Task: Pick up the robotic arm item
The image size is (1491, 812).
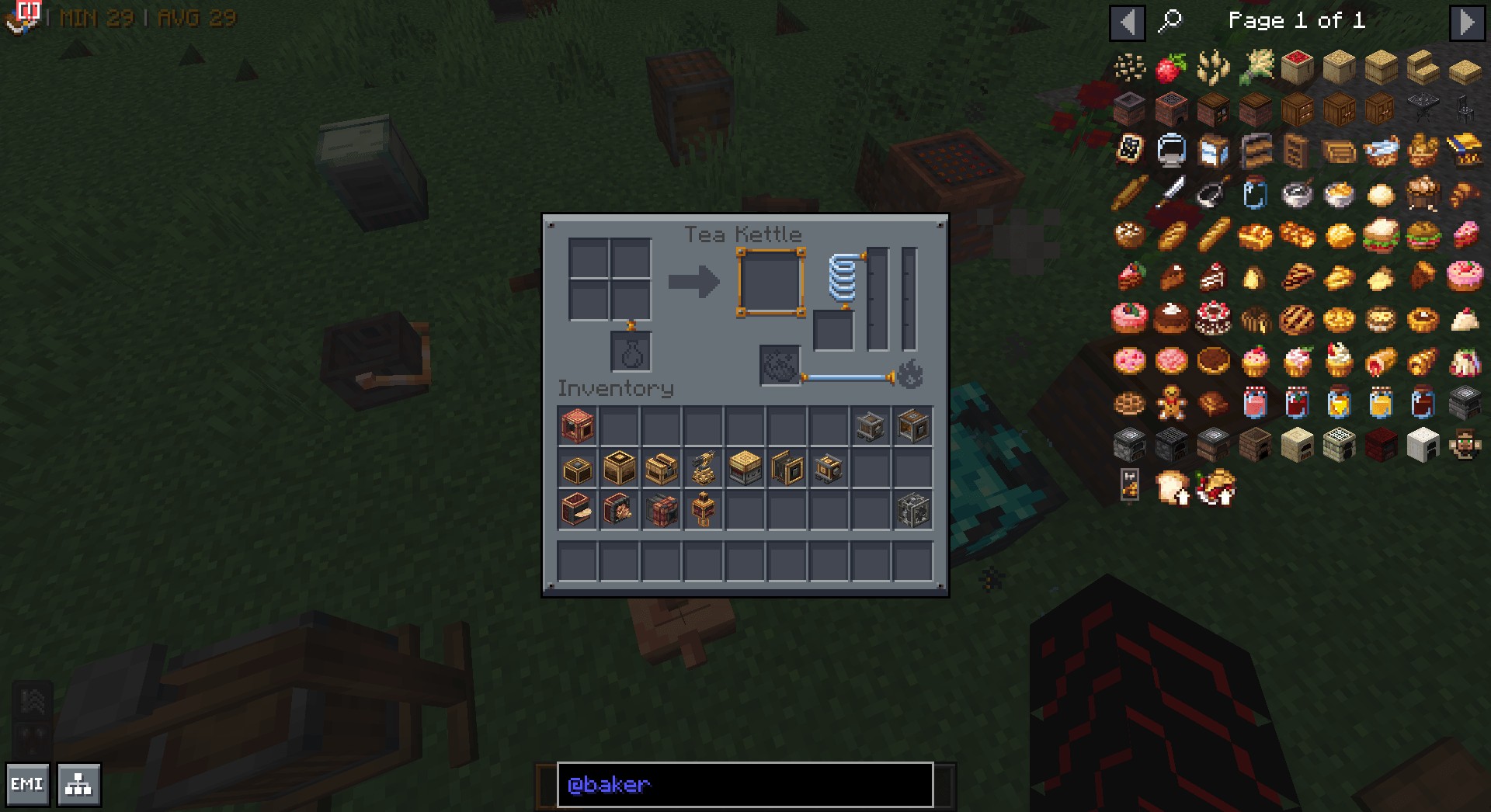Action: click(704, 468)
